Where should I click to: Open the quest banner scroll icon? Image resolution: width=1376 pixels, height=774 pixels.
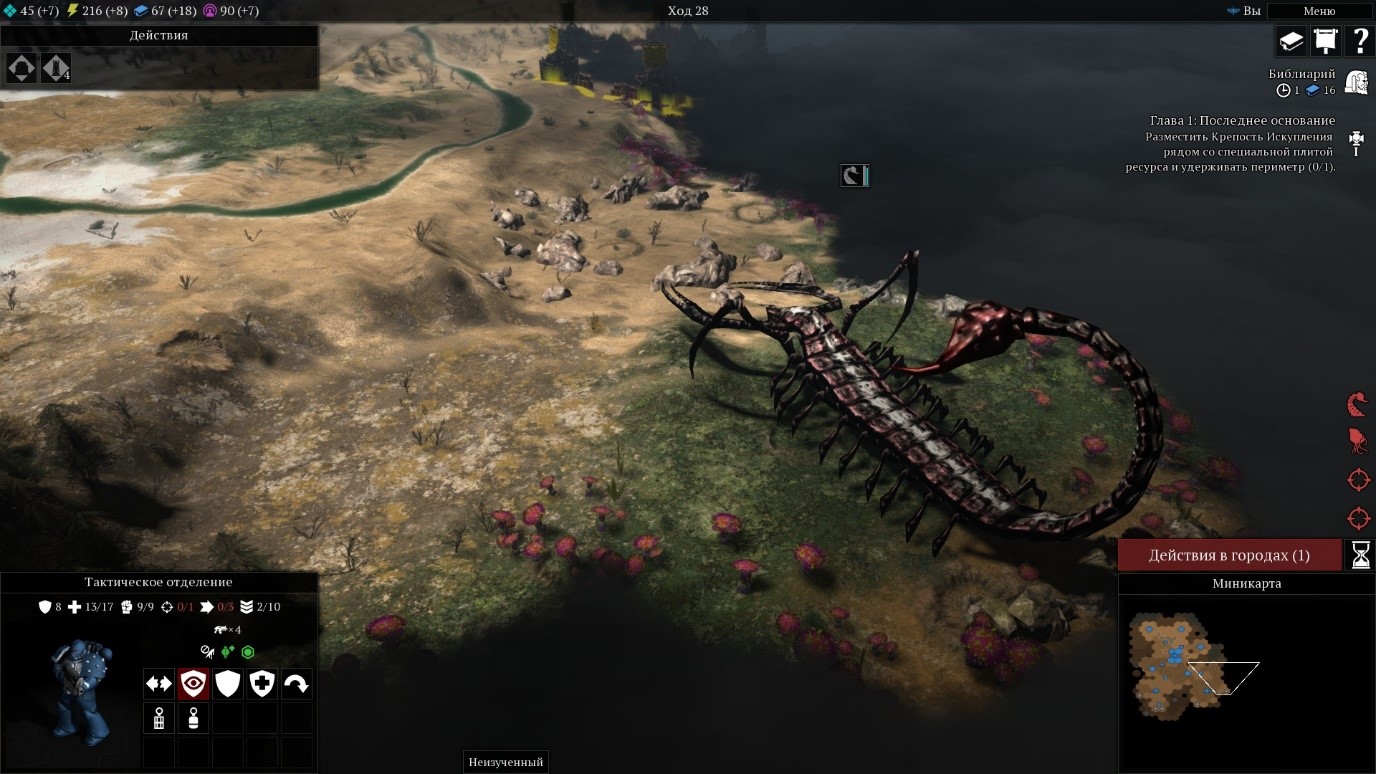coord(1325,41)
